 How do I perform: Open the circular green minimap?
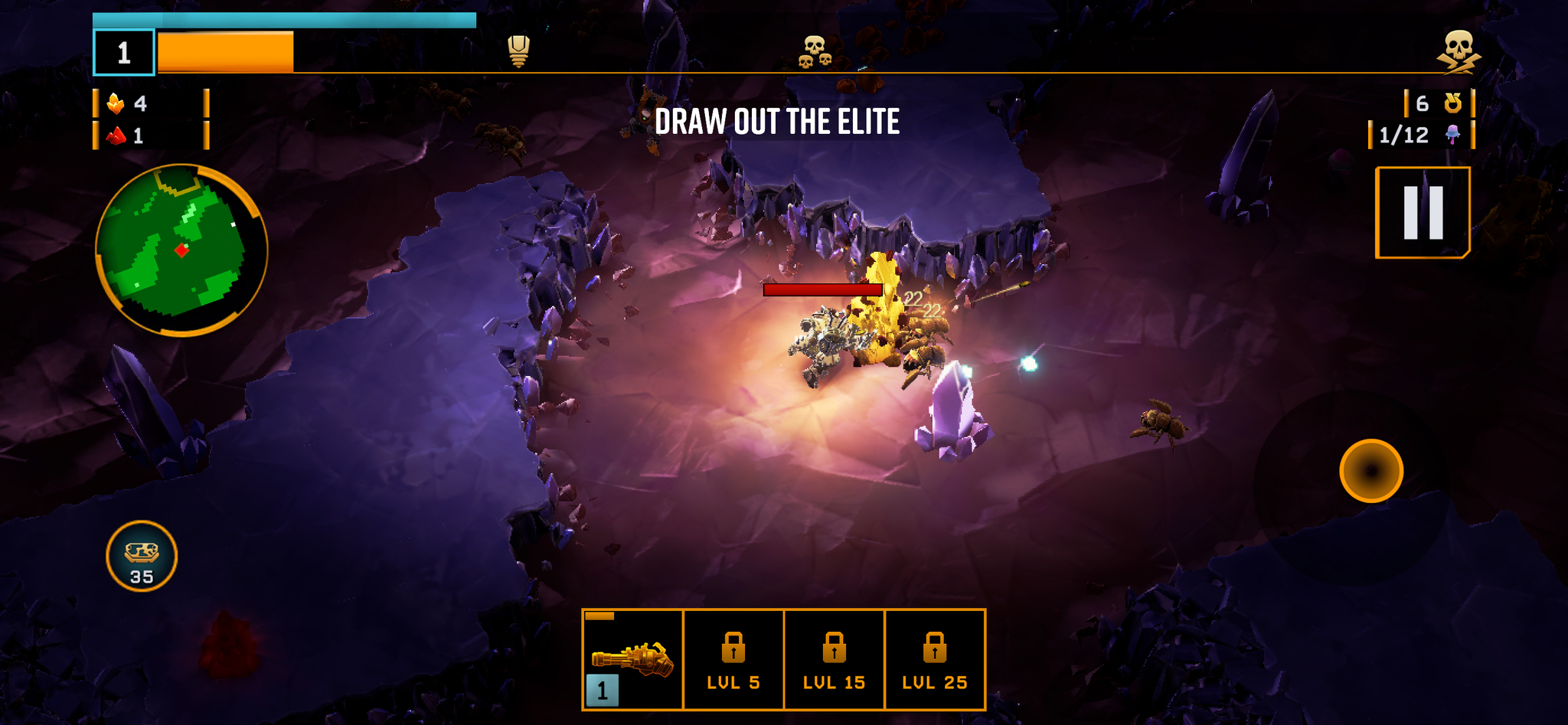click(181, 250)
